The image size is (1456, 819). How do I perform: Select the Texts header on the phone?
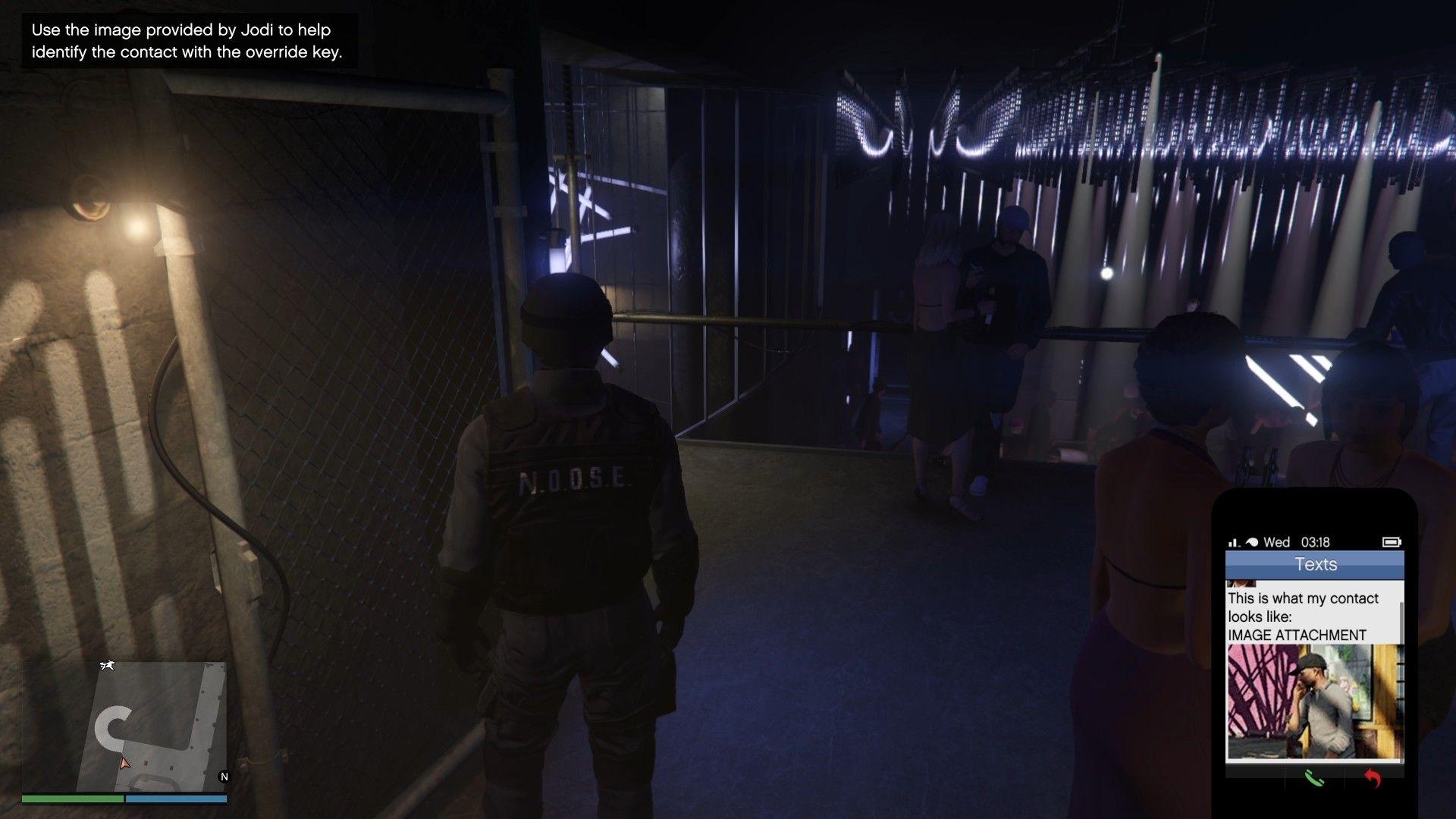[1315, 564]
